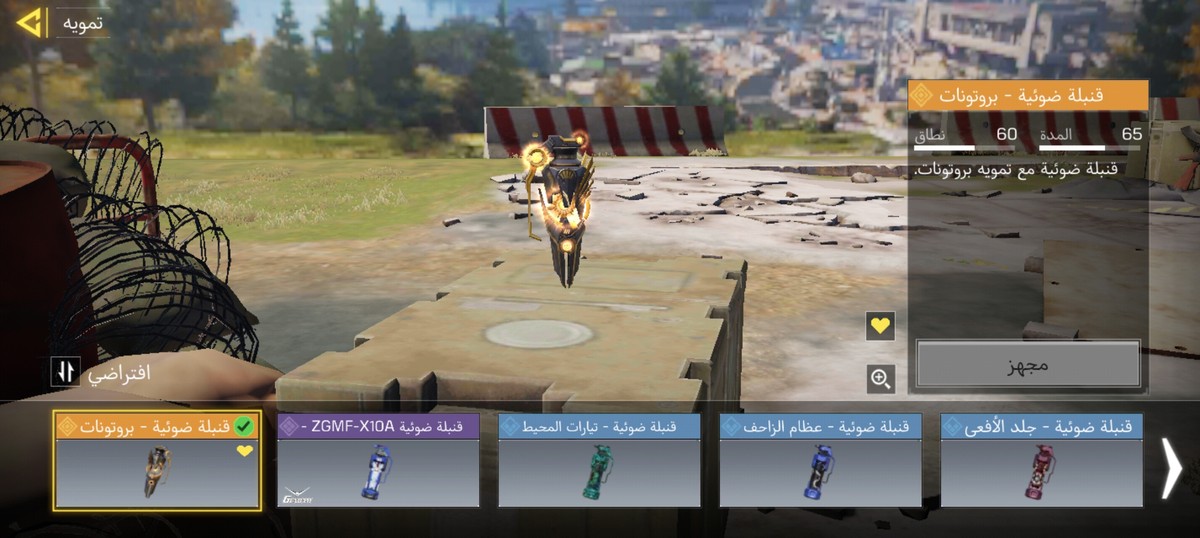This screenshot has height=538, width=1200.
Task: Select the بروتونات flashbang camo card
Action: pos(158,461)
